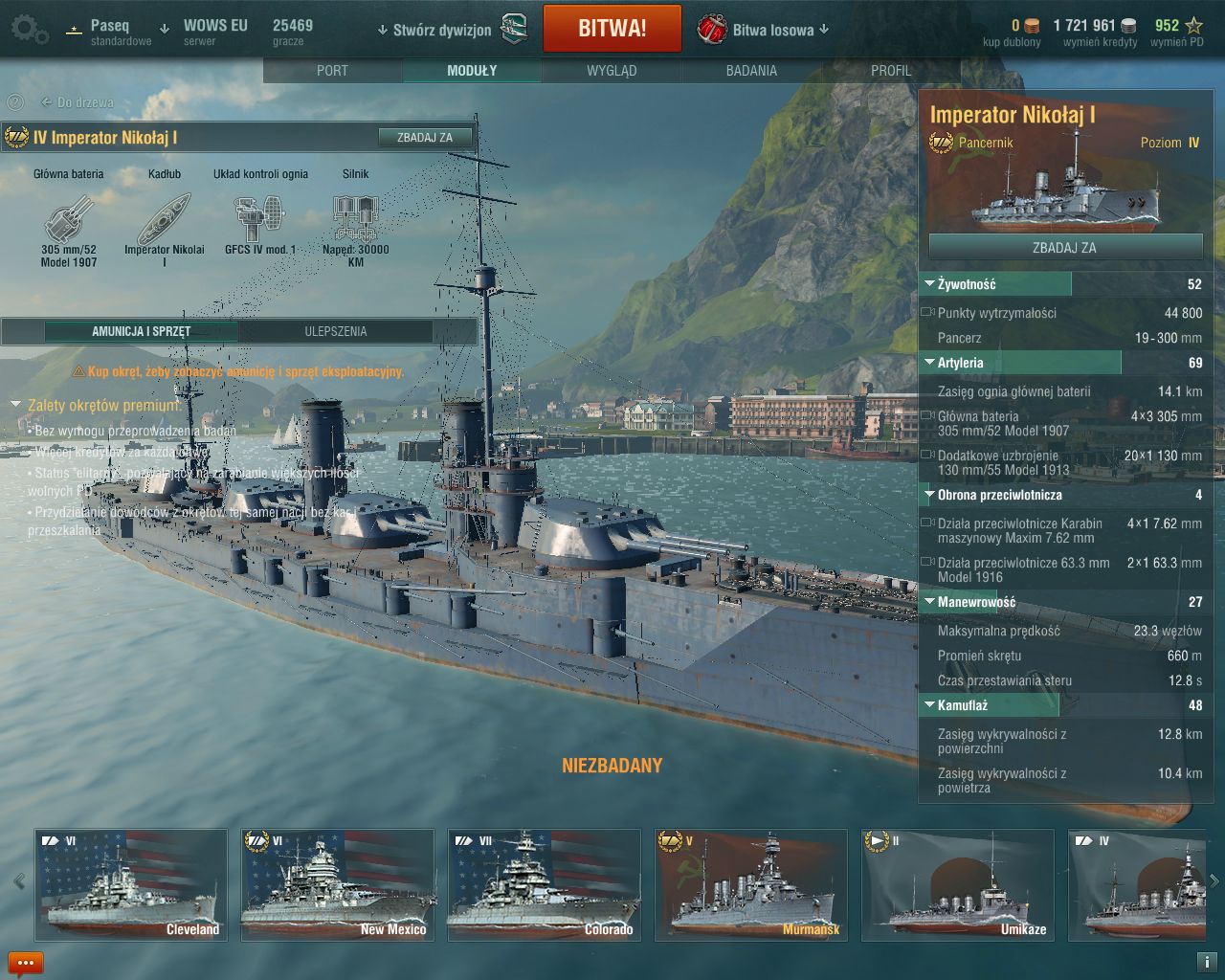
Task: Select the 305 mm/52 main battery module
Action: (69, 222)
